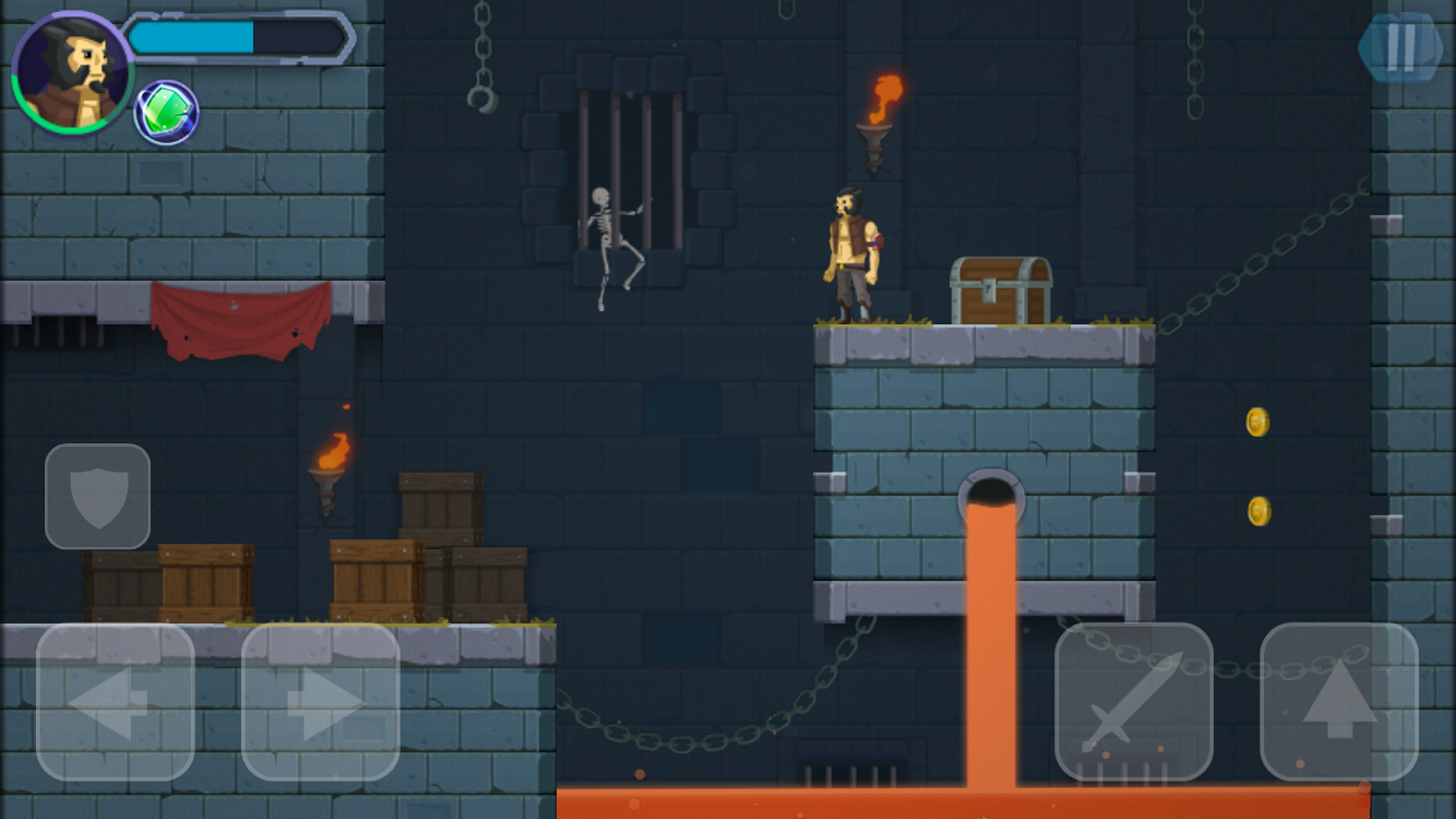Select the red banner hanging on wall
Screen dimensions: 1456x819
pos(241,318)
